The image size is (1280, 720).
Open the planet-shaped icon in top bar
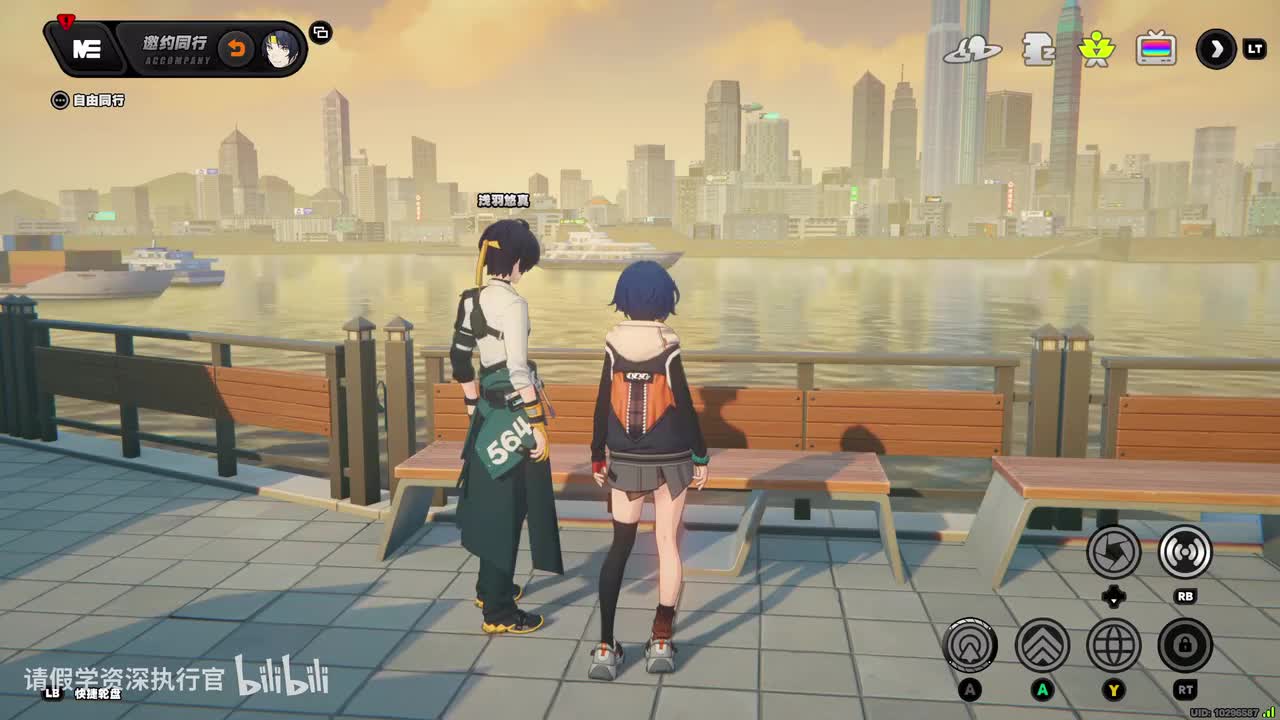(x=972, y=49)
